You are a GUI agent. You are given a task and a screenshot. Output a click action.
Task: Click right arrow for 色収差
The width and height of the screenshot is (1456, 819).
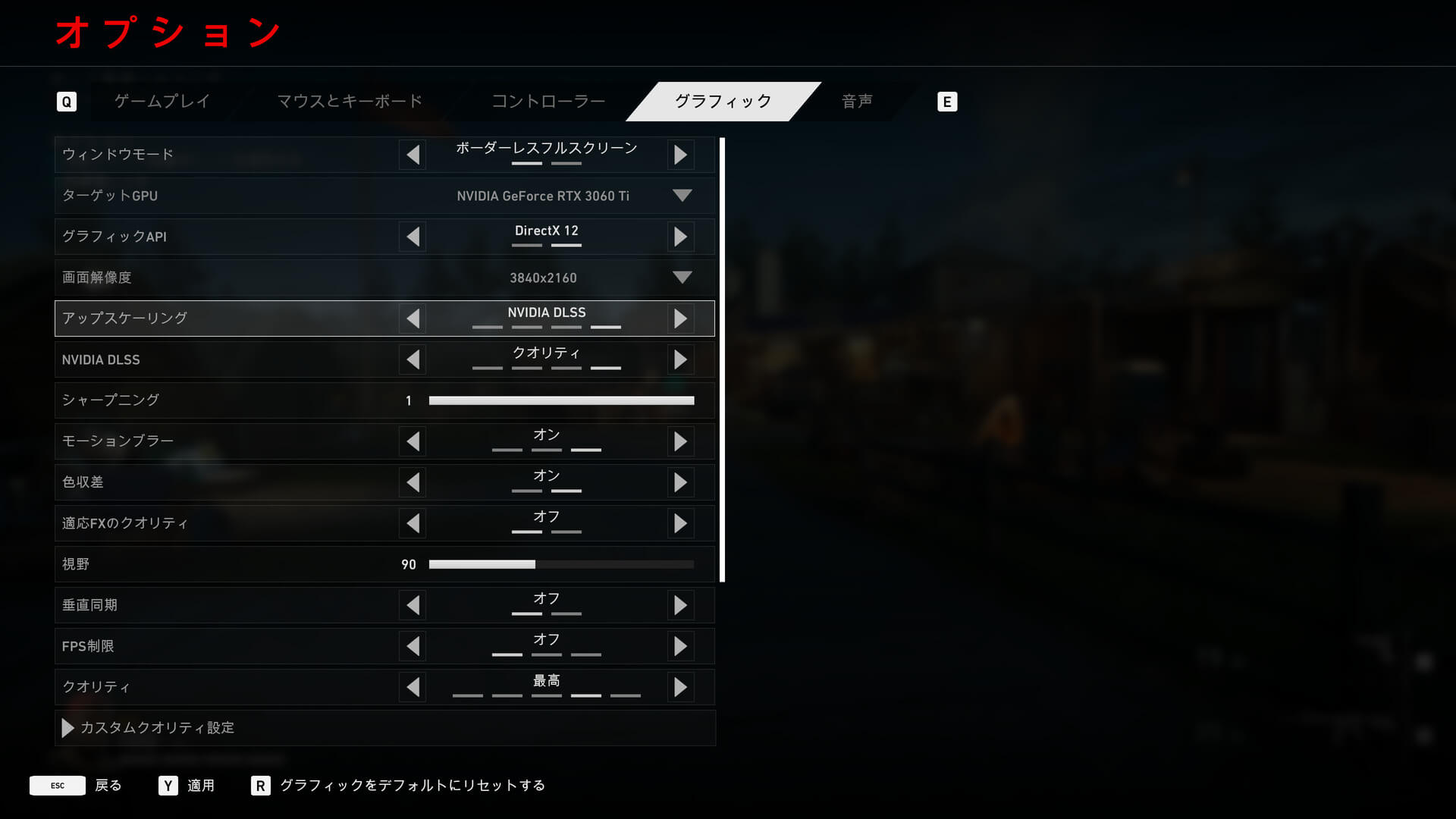[680, 482]
